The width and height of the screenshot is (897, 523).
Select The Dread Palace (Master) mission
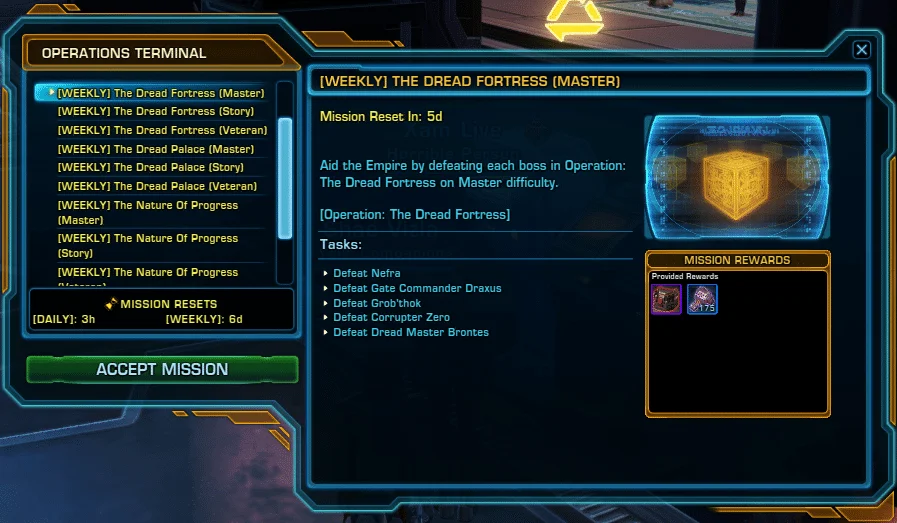point(156,149)
